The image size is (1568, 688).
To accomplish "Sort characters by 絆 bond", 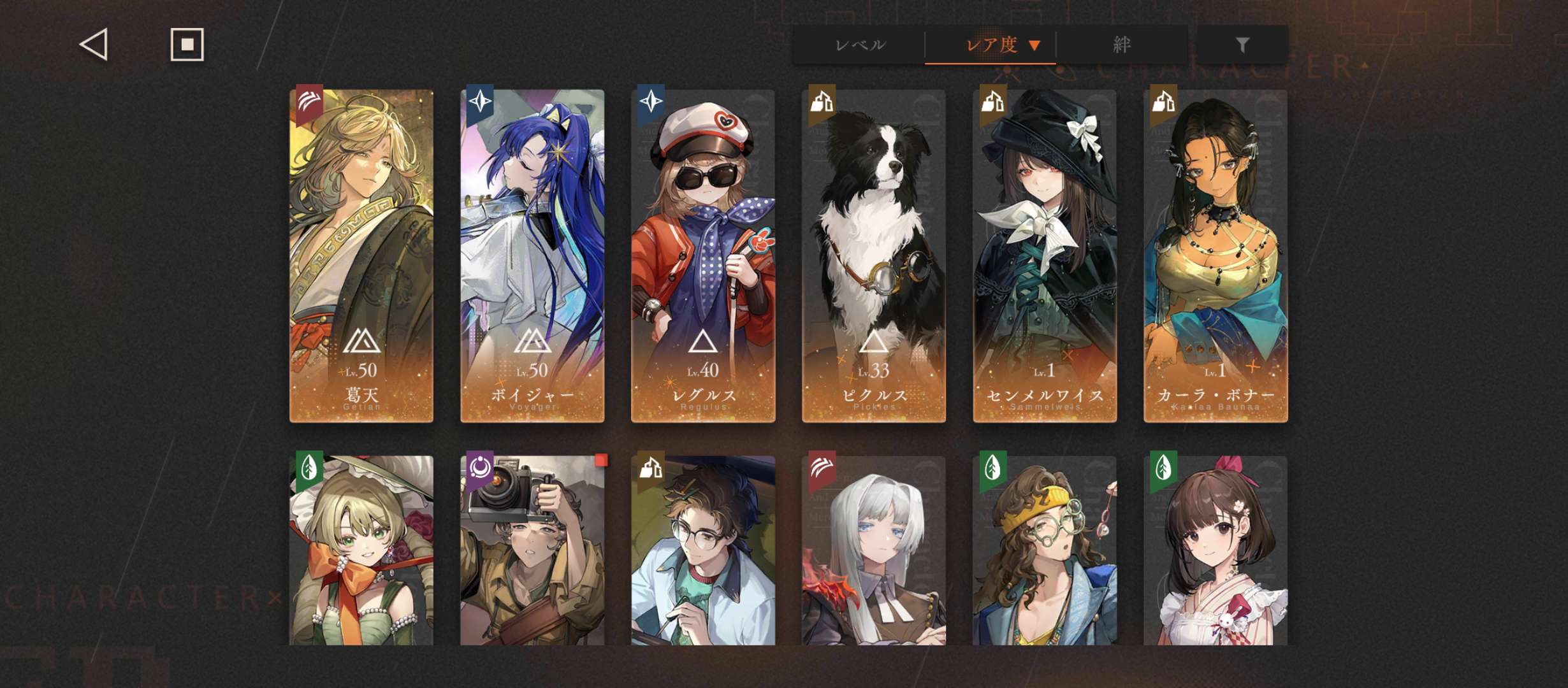I will click(1121, 45).
